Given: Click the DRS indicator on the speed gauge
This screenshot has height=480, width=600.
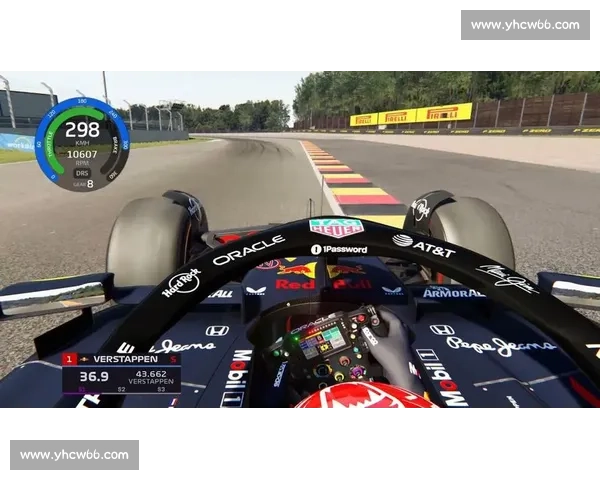Looking at the screenshot, I should pos(82,172).
